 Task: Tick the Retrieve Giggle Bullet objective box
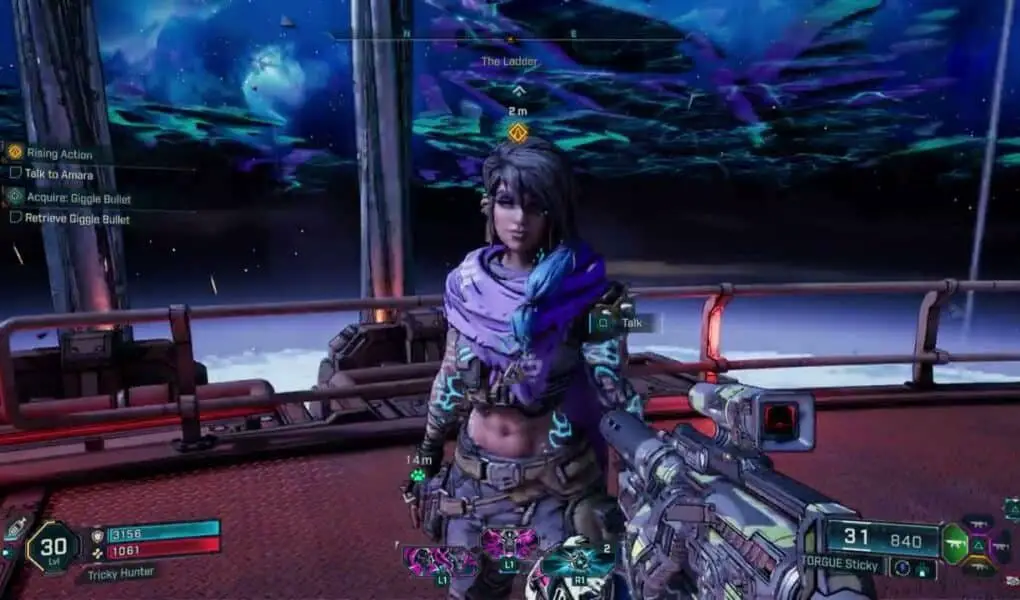point(15,217)
